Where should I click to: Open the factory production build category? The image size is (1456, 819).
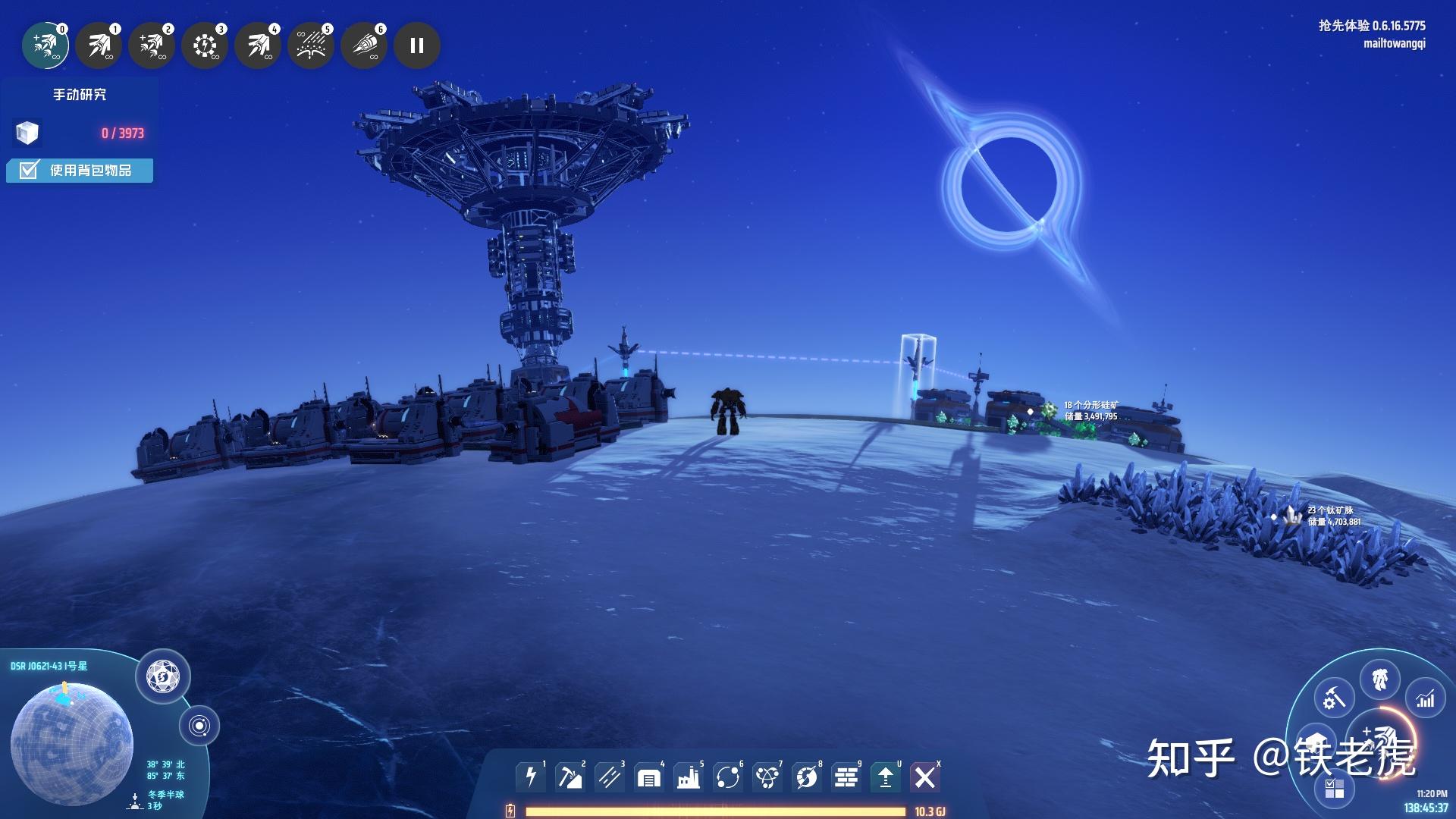tap(688, 777)
